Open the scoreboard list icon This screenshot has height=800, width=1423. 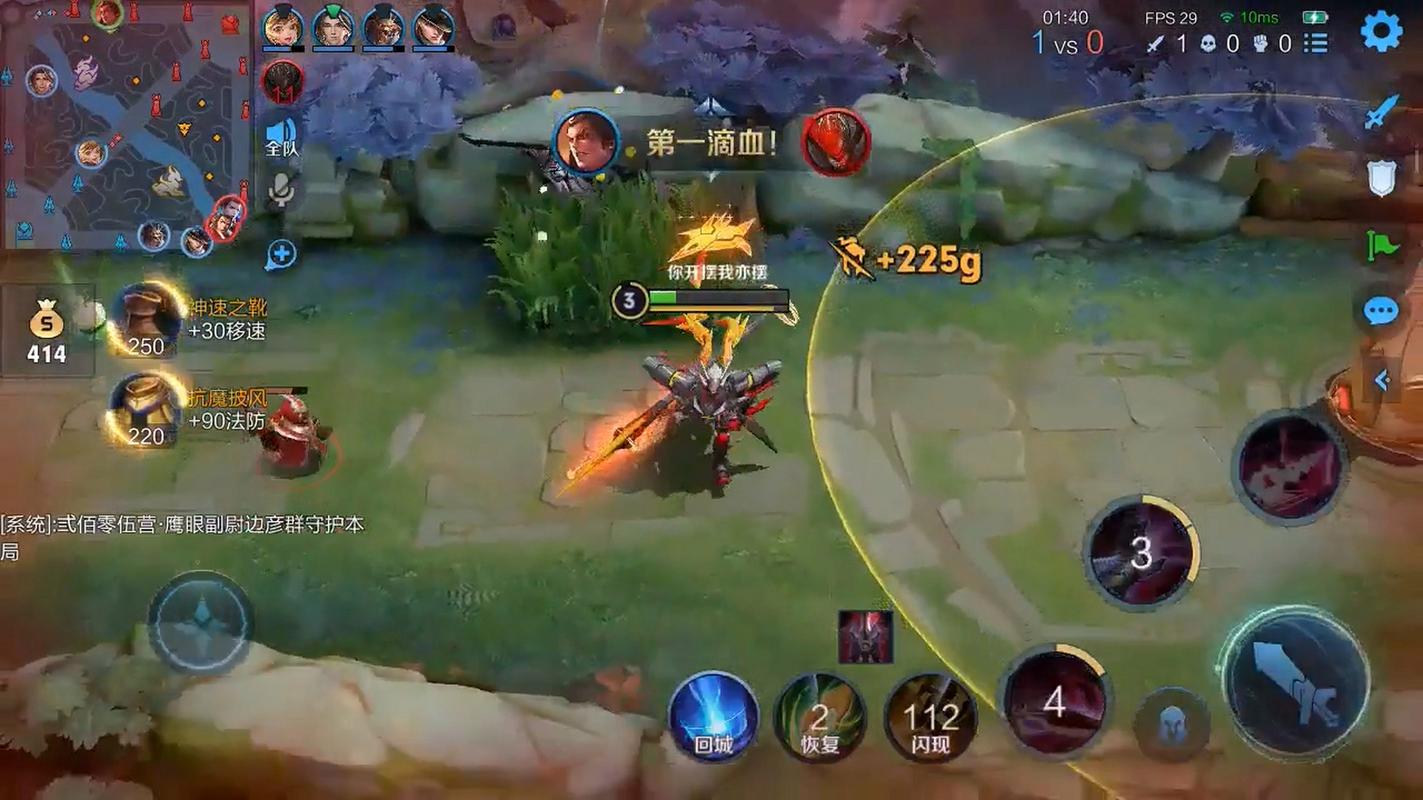point(1316,43)
